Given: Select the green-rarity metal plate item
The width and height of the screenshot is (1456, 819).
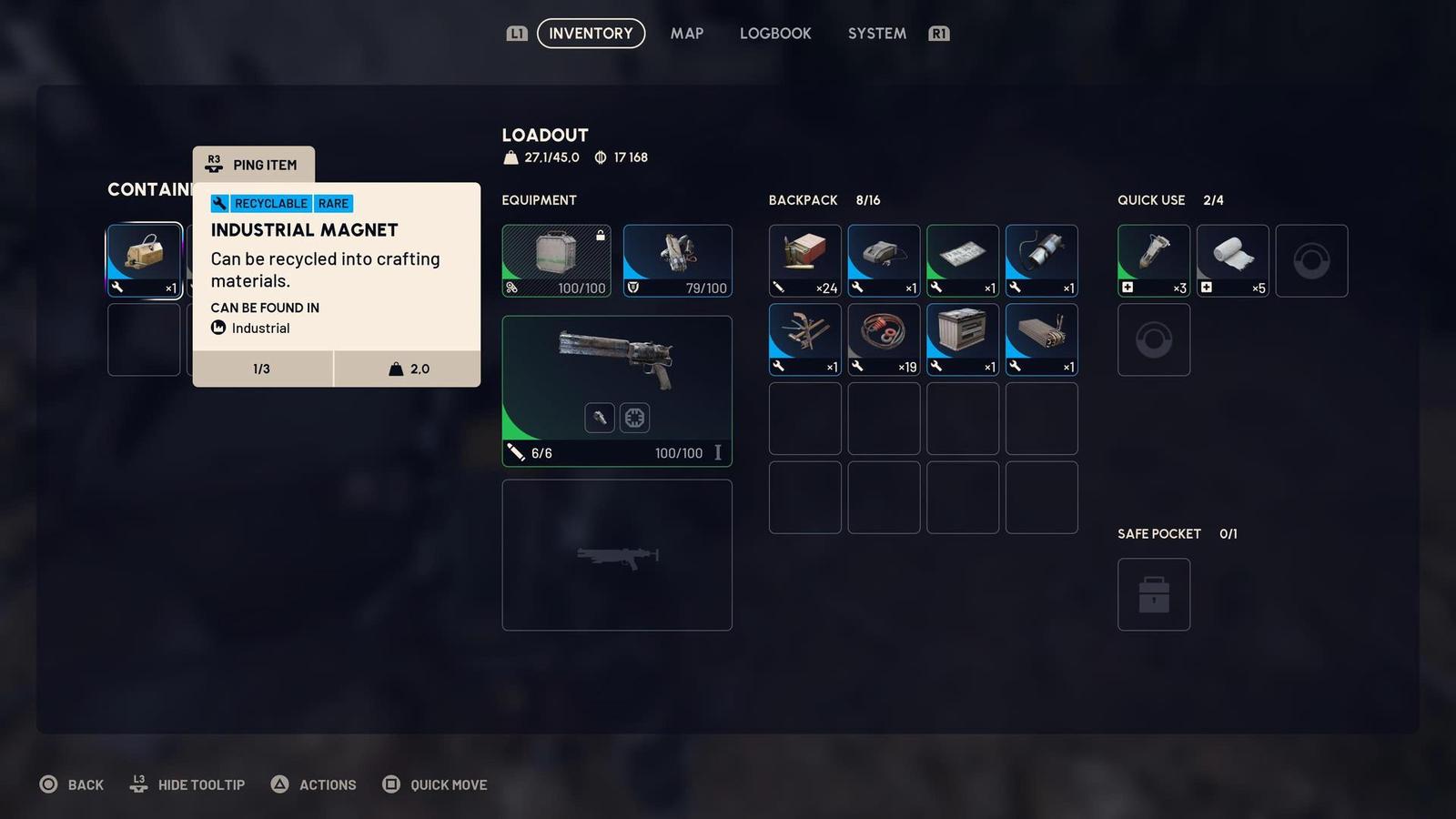Looking at the screenshot, I should click(963, 261).
